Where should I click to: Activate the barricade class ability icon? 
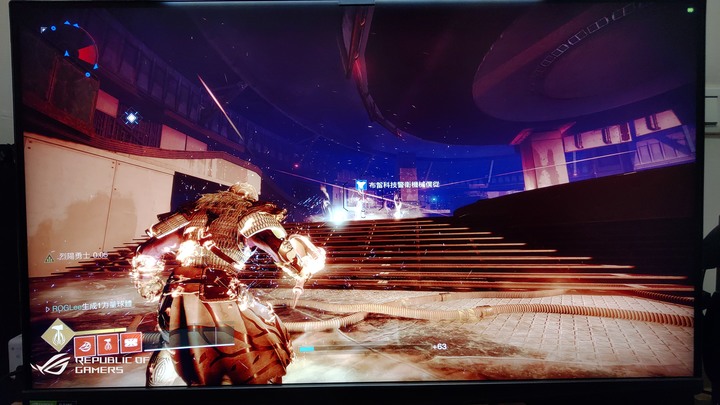(130, 343)
